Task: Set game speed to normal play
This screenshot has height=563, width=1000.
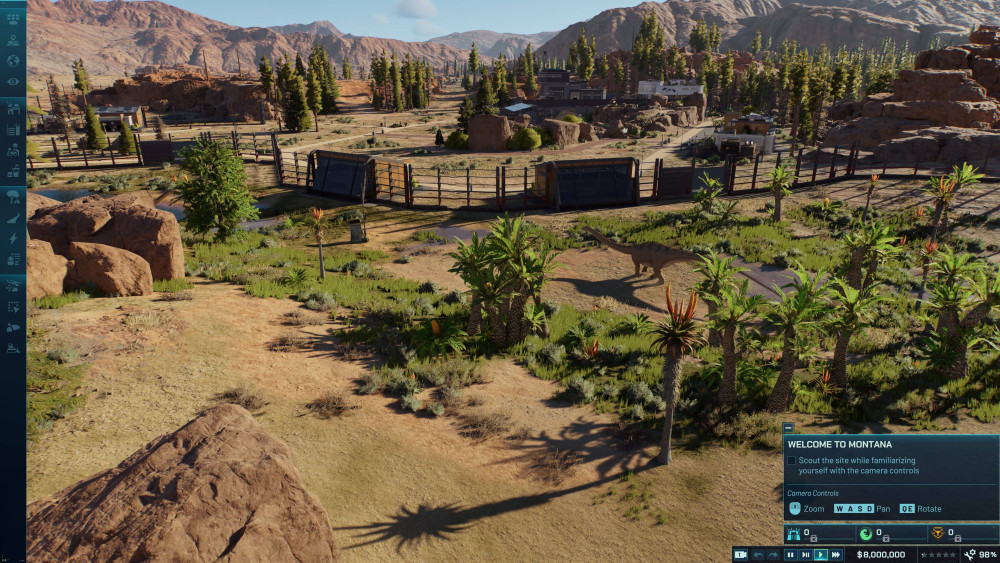Action: click(820, 554)
